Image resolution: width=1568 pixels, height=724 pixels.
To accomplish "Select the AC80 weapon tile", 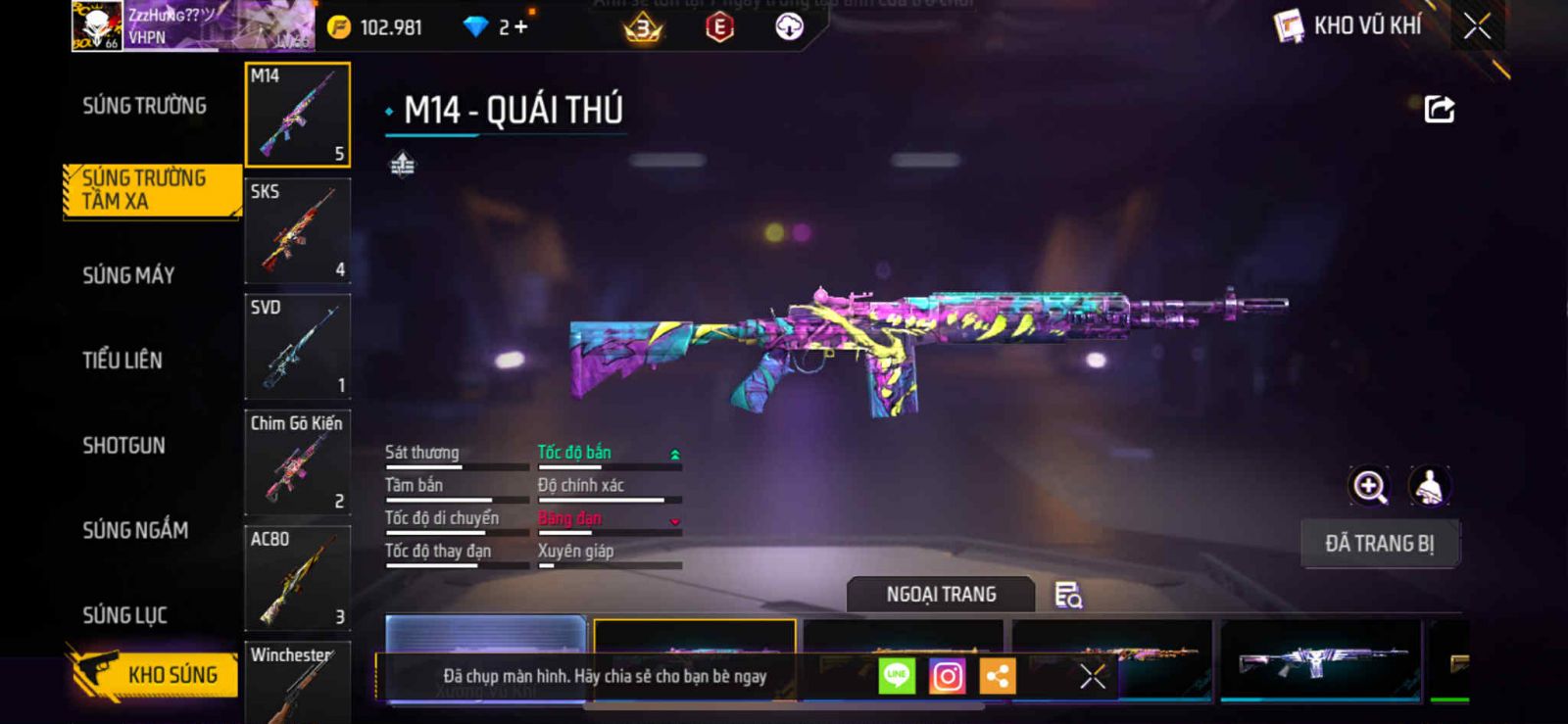I will (x=297, y=577).
